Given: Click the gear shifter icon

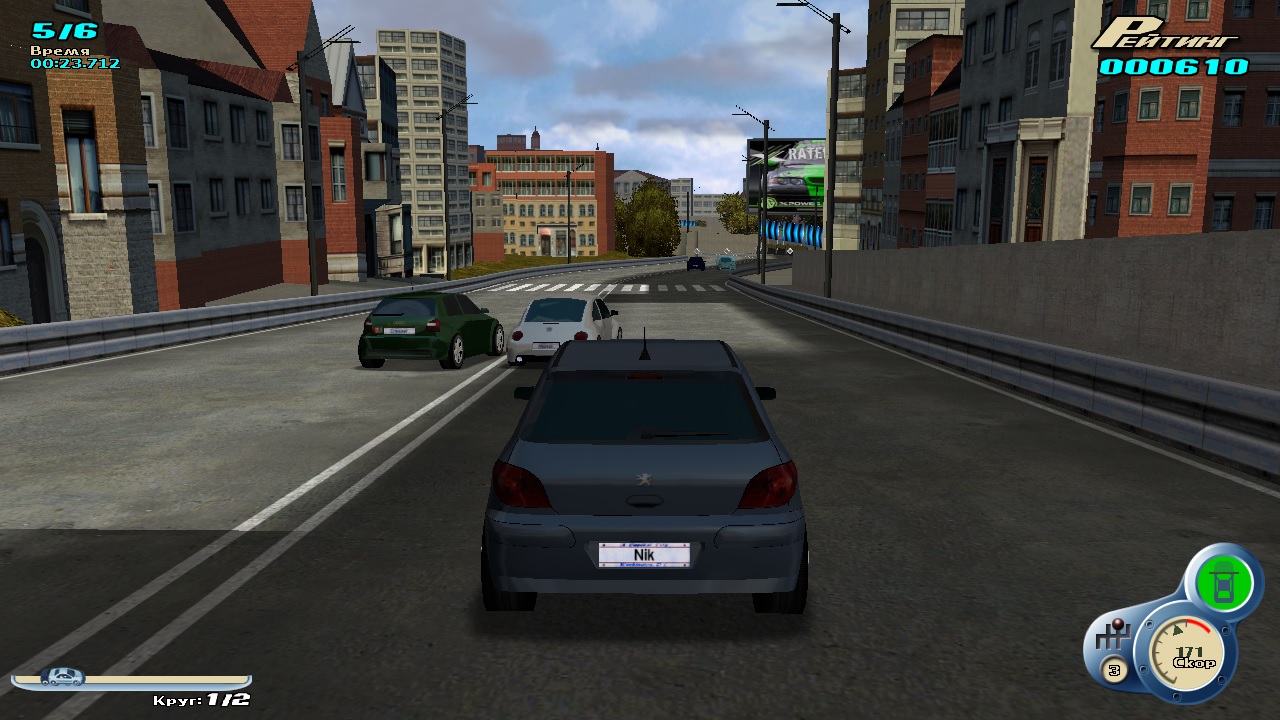Looking at the screenshot, I should 1111,637.
